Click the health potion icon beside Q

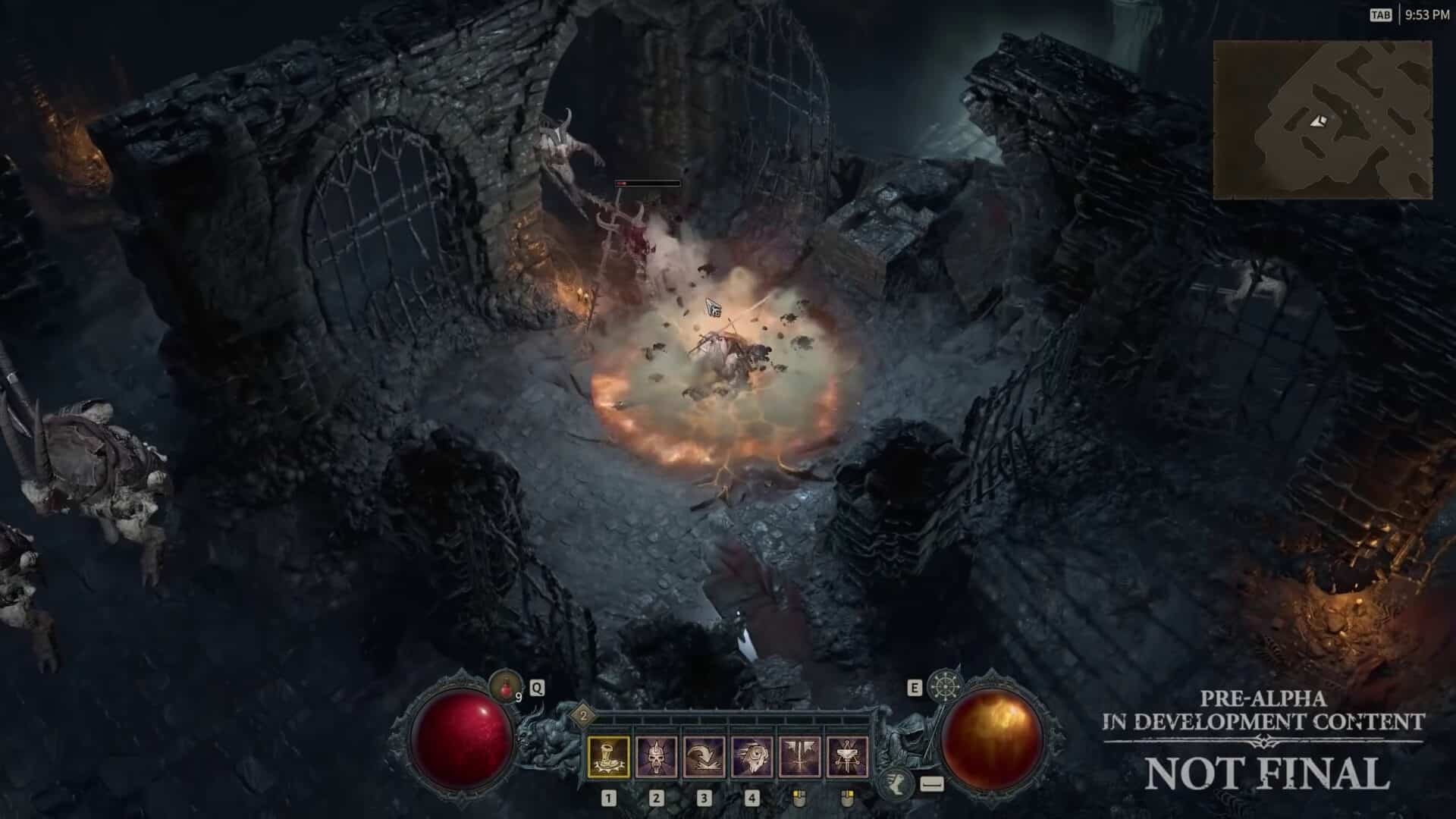pyautogui.click(x=507, y=687)
